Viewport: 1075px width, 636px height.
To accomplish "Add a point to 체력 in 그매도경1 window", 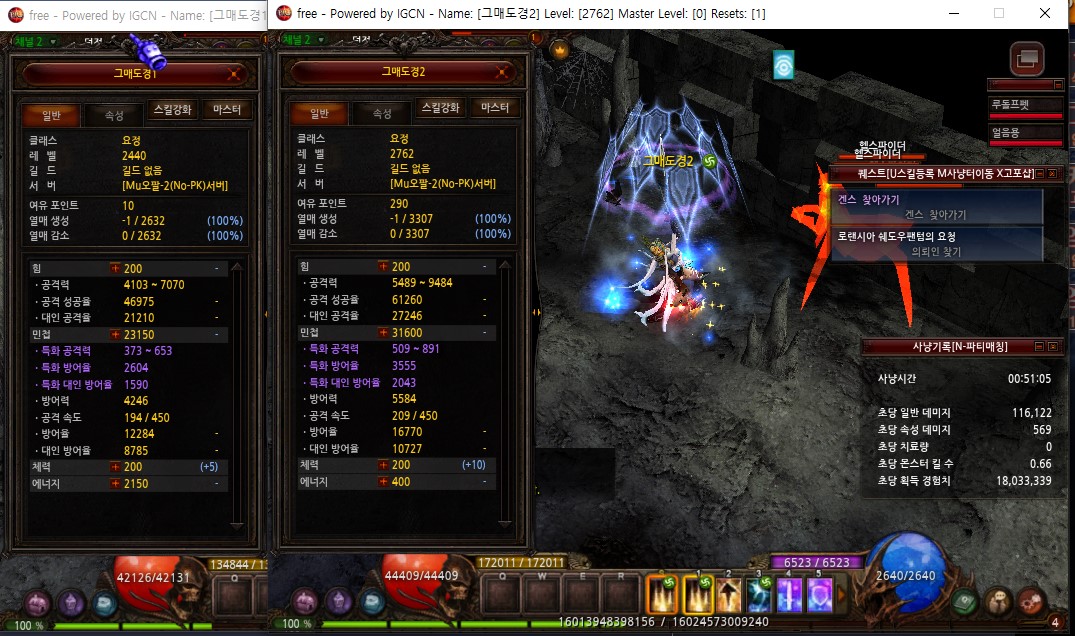I will [115, 467].
